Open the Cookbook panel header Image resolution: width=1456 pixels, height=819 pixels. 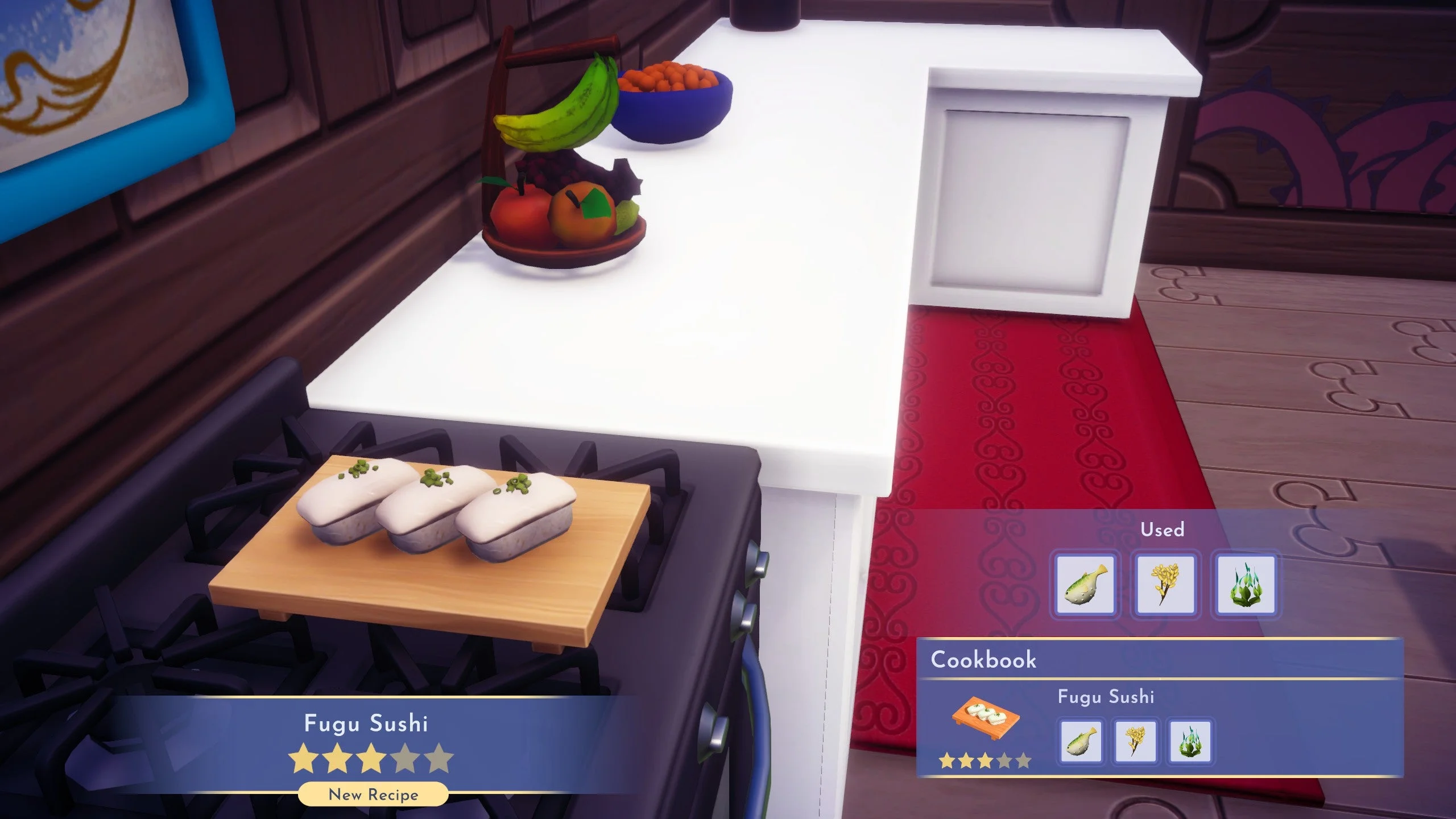984,660
